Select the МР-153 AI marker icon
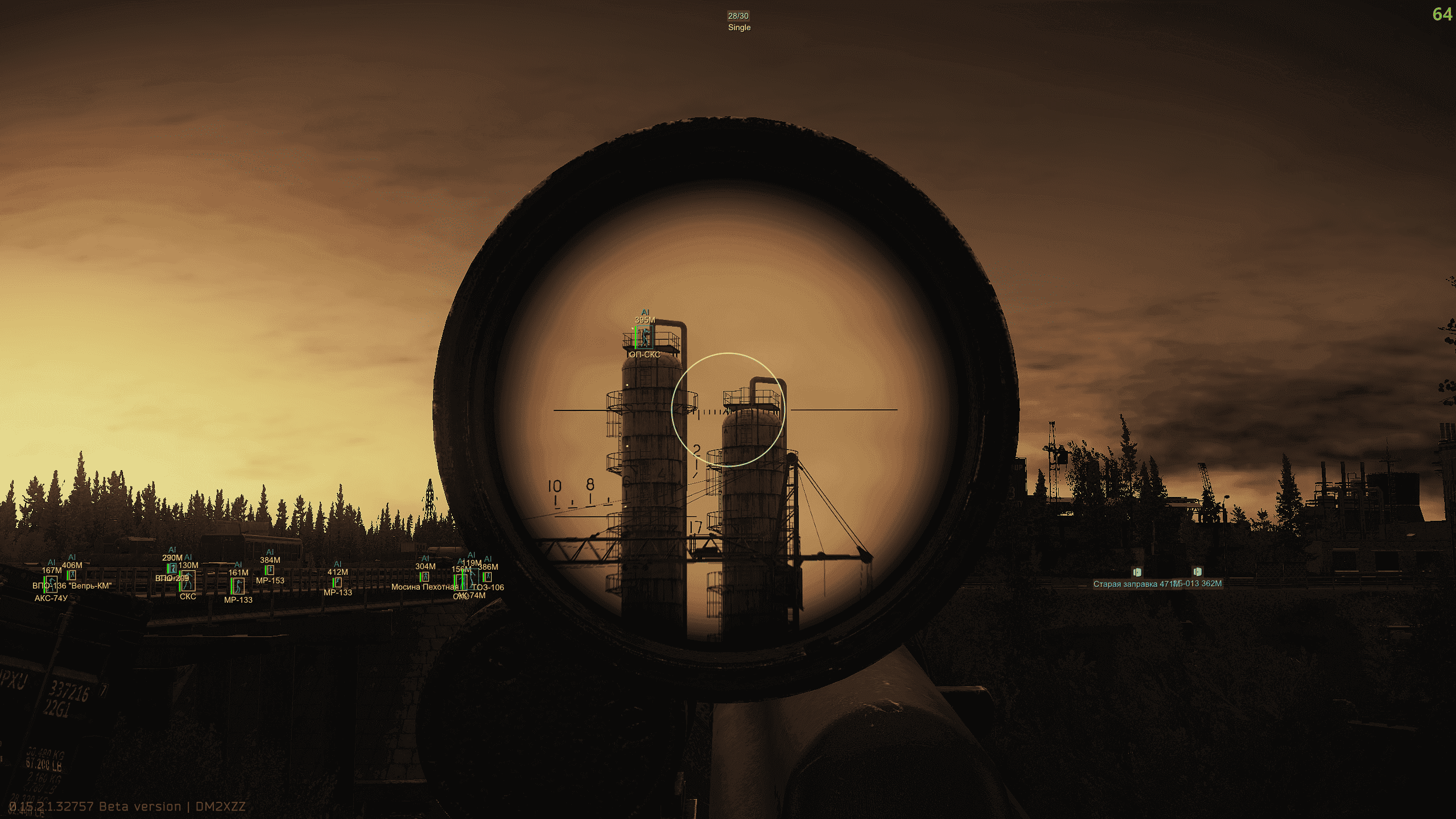 coord(270,569)
